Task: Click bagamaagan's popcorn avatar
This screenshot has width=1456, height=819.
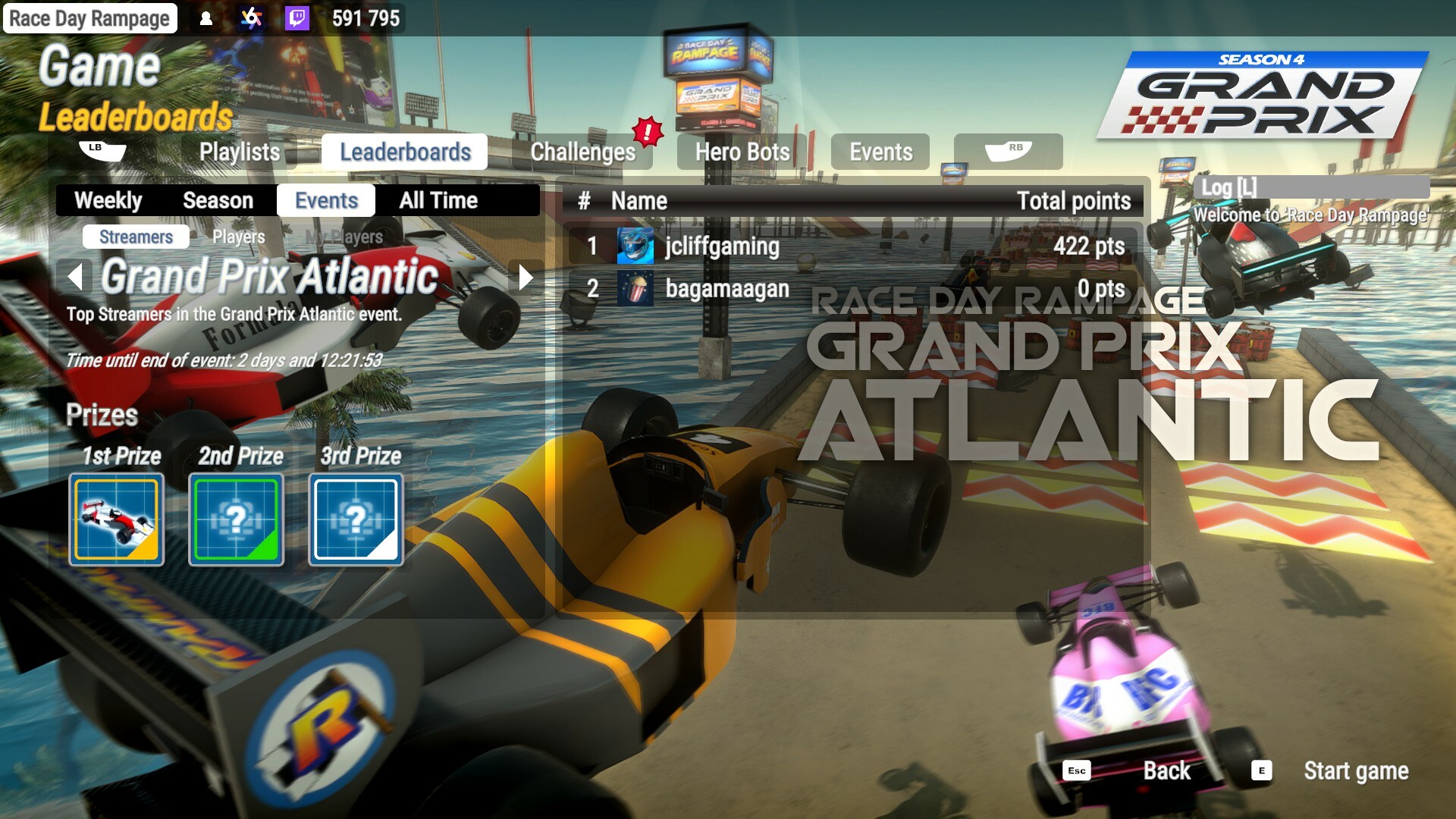Action: pos(637,289)
